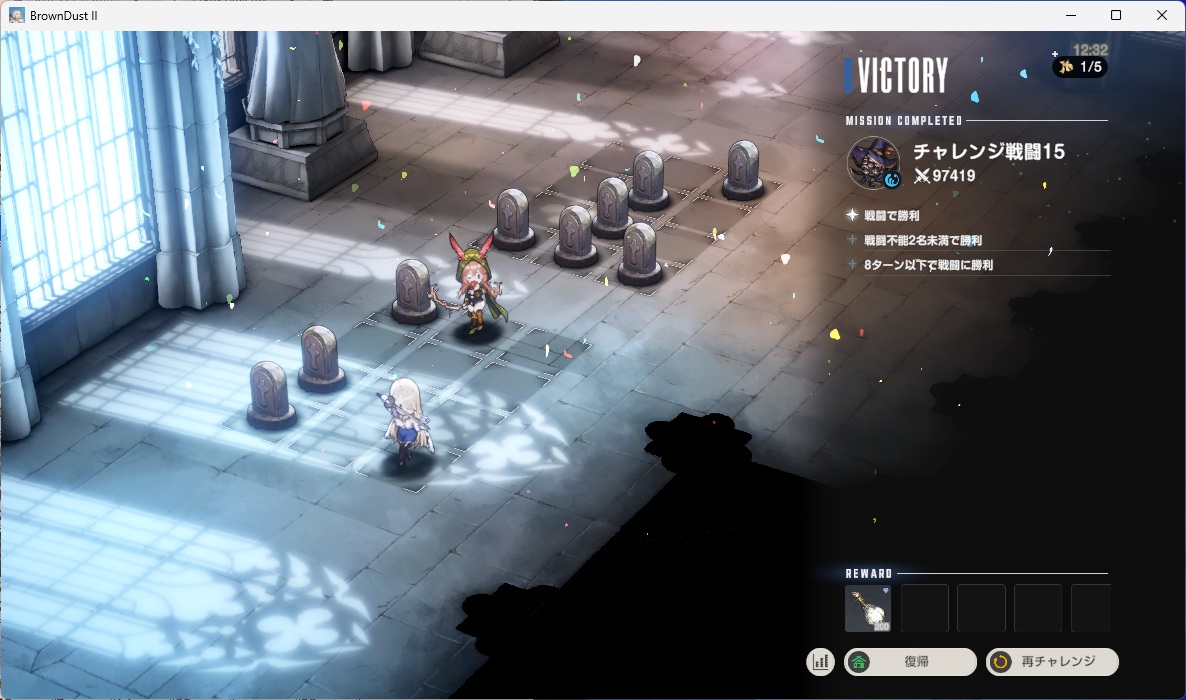Open the battle statistics bar-chart icon
Viewport: 1186px width, 700px height.
821,662
